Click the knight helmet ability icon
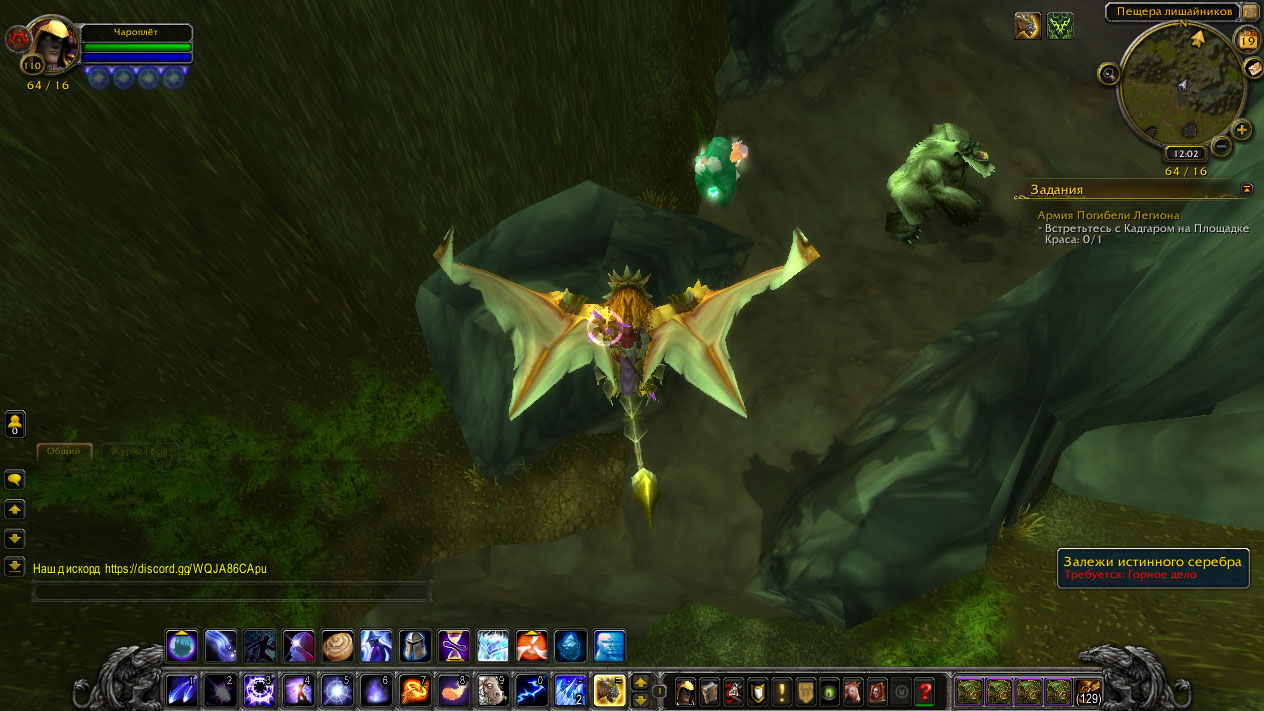1264x711 pixels. [x=415, y=646]
